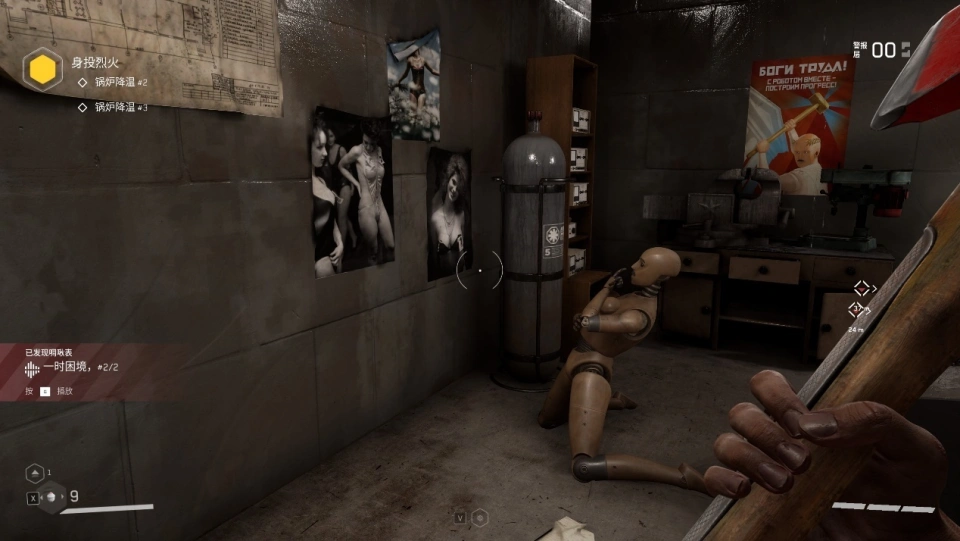Click the scanner hexagon icon at bottom center
The width and height of the screenshot is (960, 541).
[480, 517]
